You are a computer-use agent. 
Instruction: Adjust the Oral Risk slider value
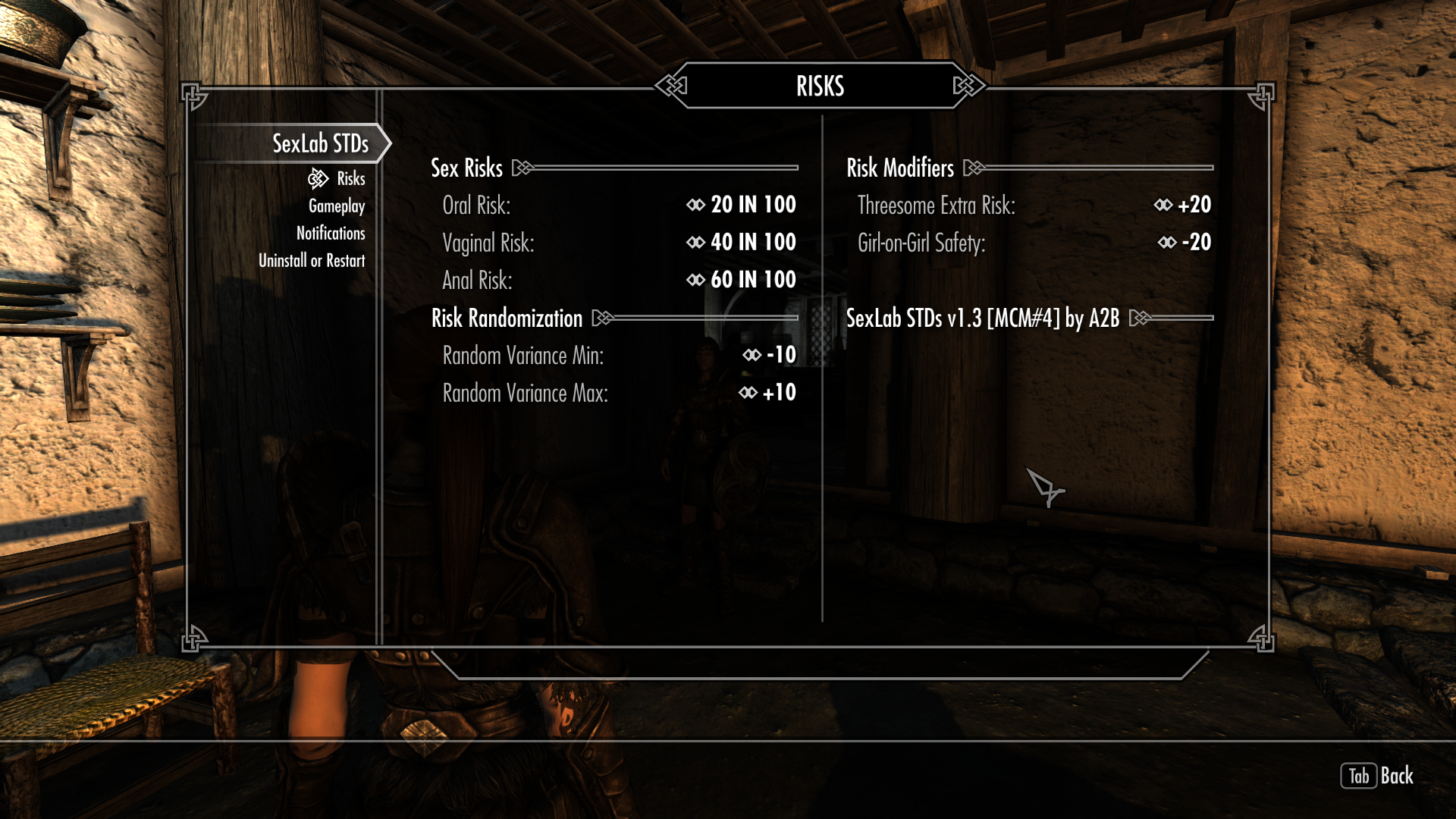pos(752,205)
